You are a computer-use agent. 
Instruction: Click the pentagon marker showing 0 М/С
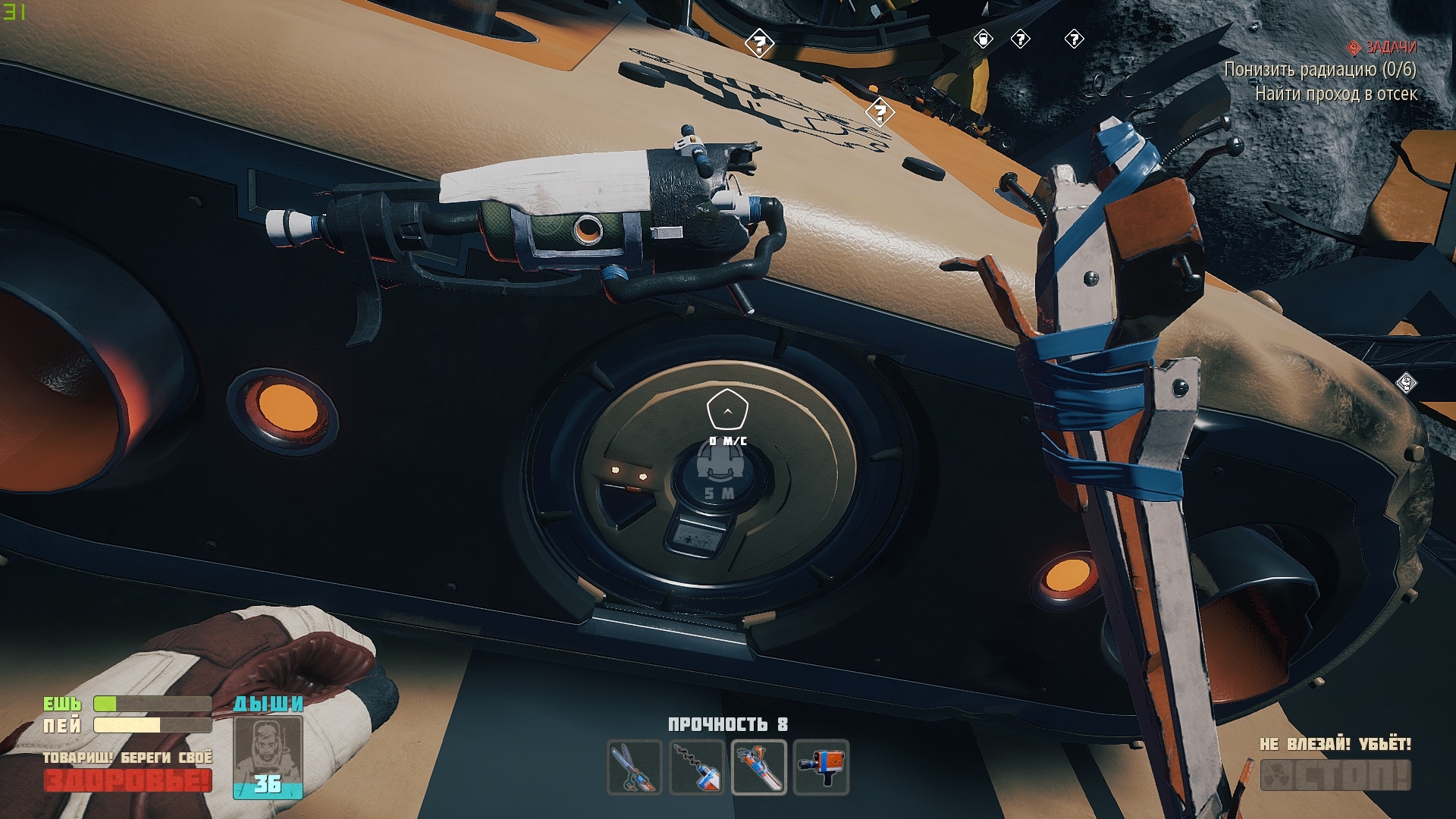click(728, 408)
